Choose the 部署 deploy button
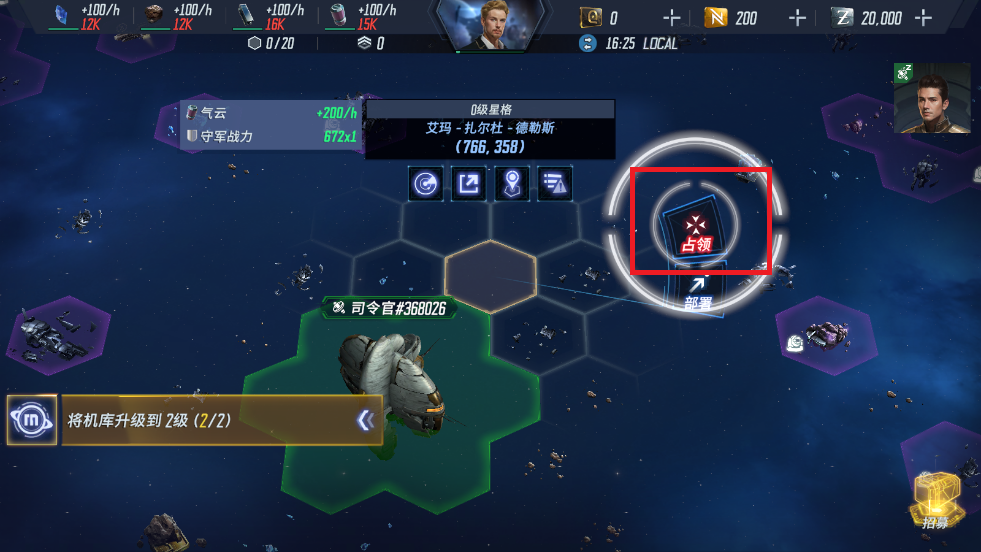The width and height of the screenshot is (981, 552). click(699, 292)
